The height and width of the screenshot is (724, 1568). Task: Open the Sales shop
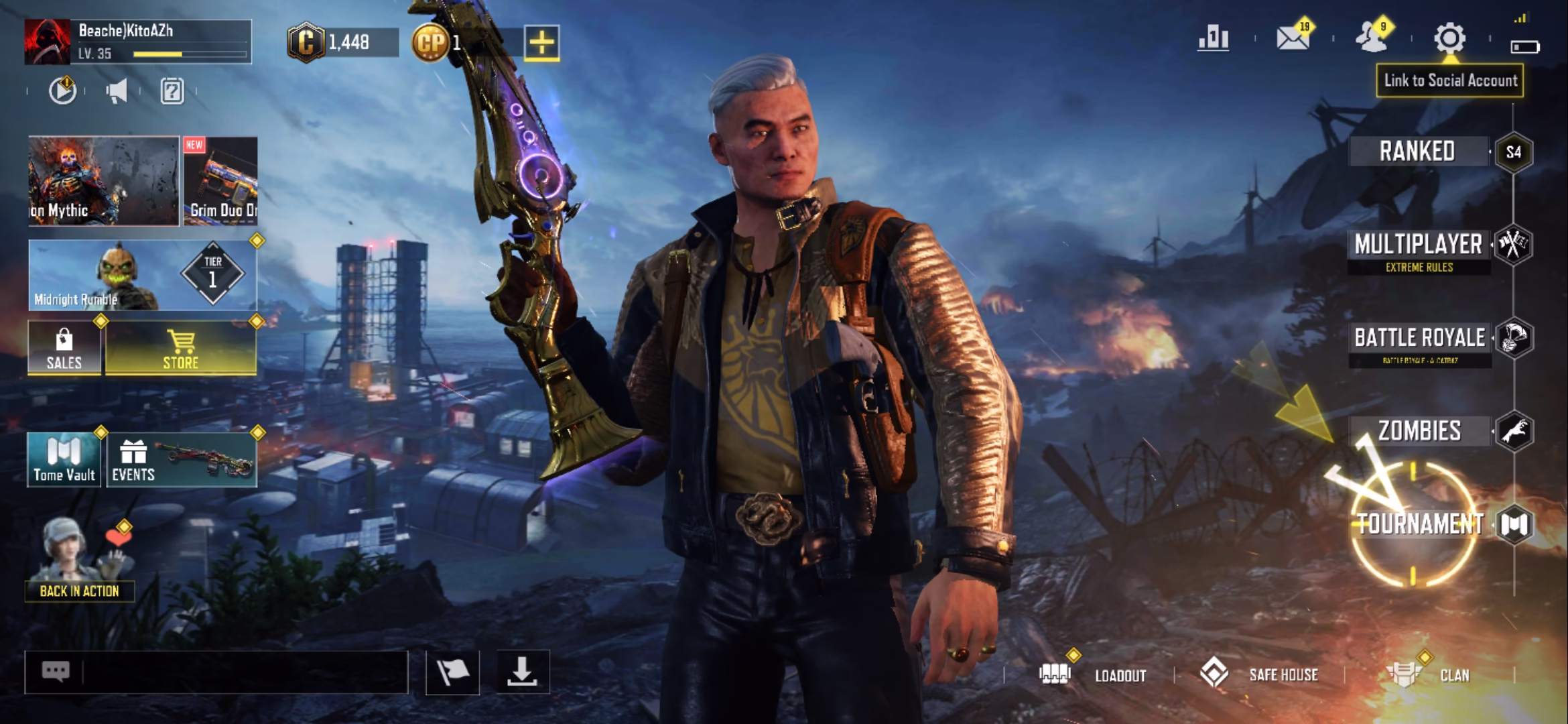(x=64, y=348)
